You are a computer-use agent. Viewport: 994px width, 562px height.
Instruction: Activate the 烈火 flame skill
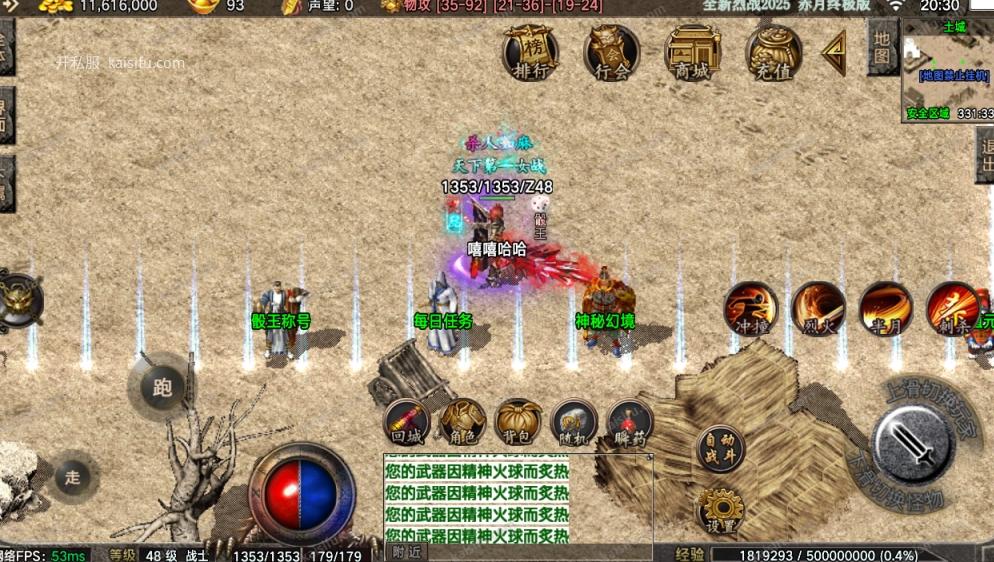(x=818, y=307)
